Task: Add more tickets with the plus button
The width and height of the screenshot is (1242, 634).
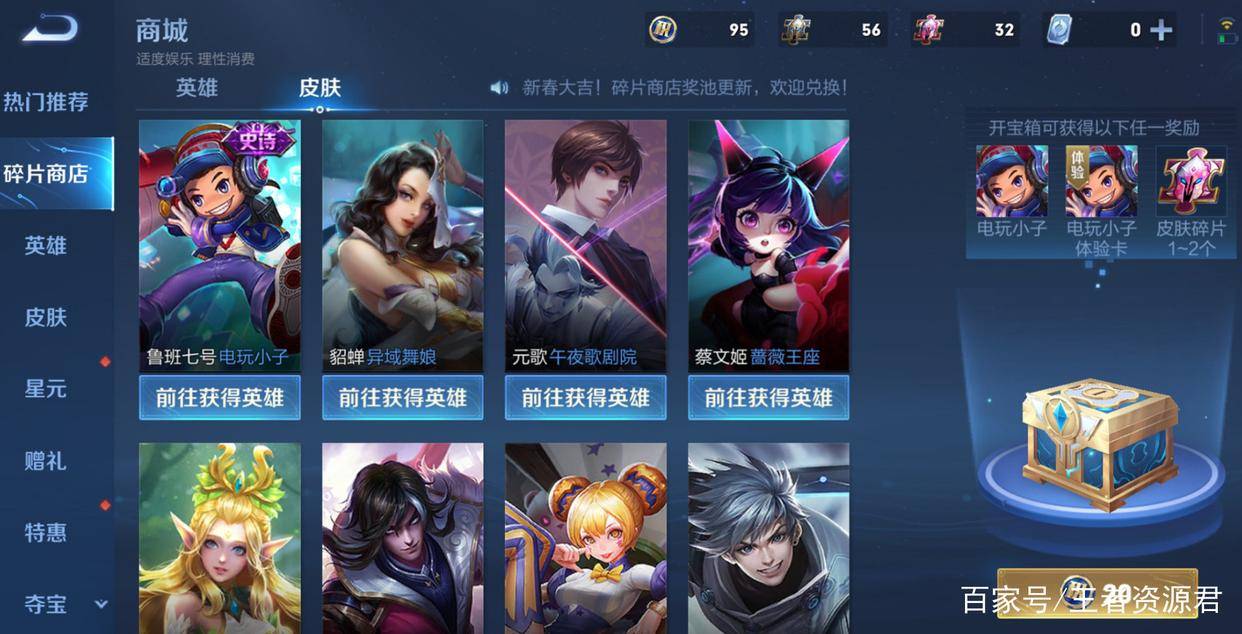Action: point(1161,30)
